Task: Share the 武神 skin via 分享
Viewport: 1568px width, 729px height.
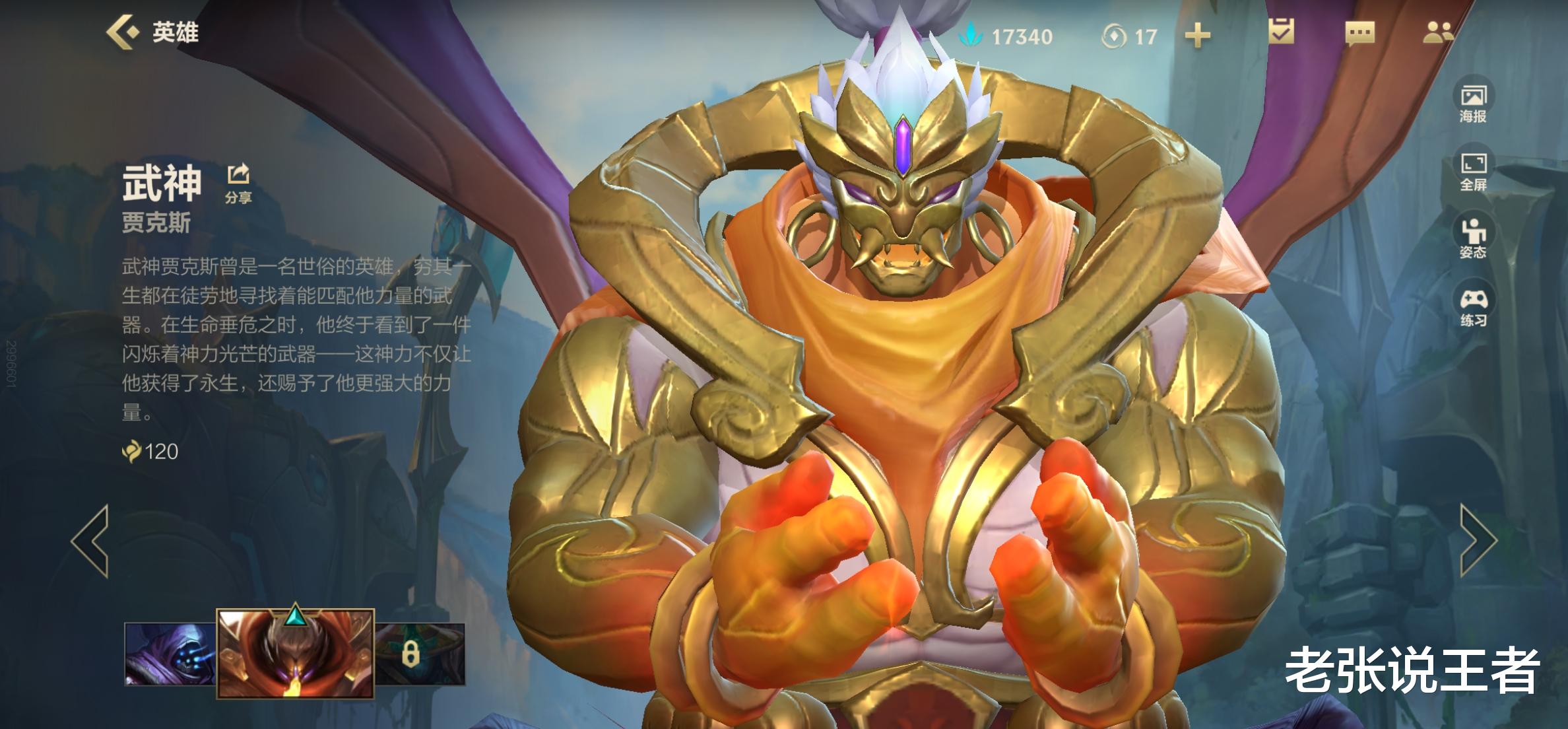Action: click(x=238, y=182)
